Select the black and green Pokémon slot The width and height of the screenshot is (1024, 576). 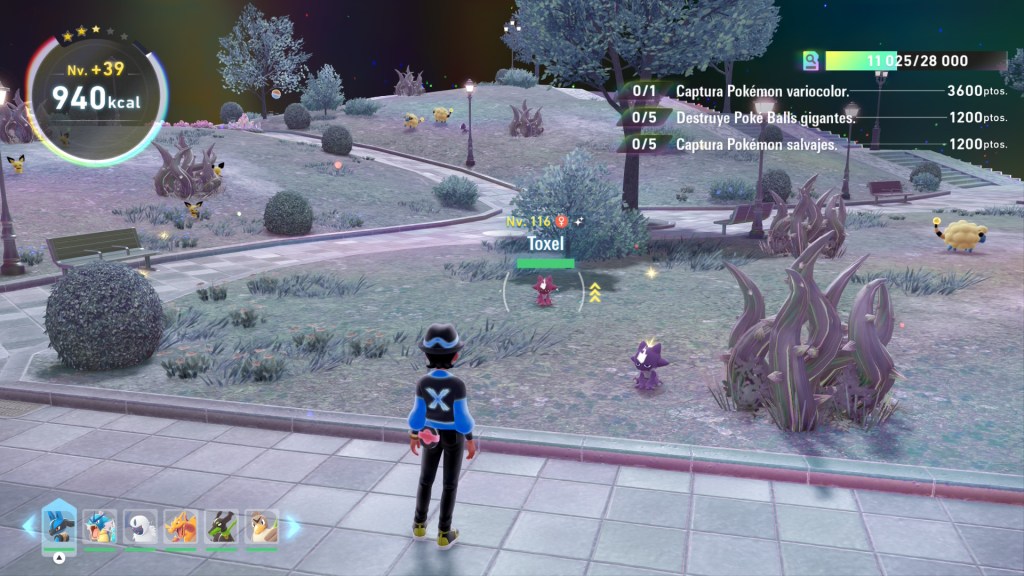221,526
